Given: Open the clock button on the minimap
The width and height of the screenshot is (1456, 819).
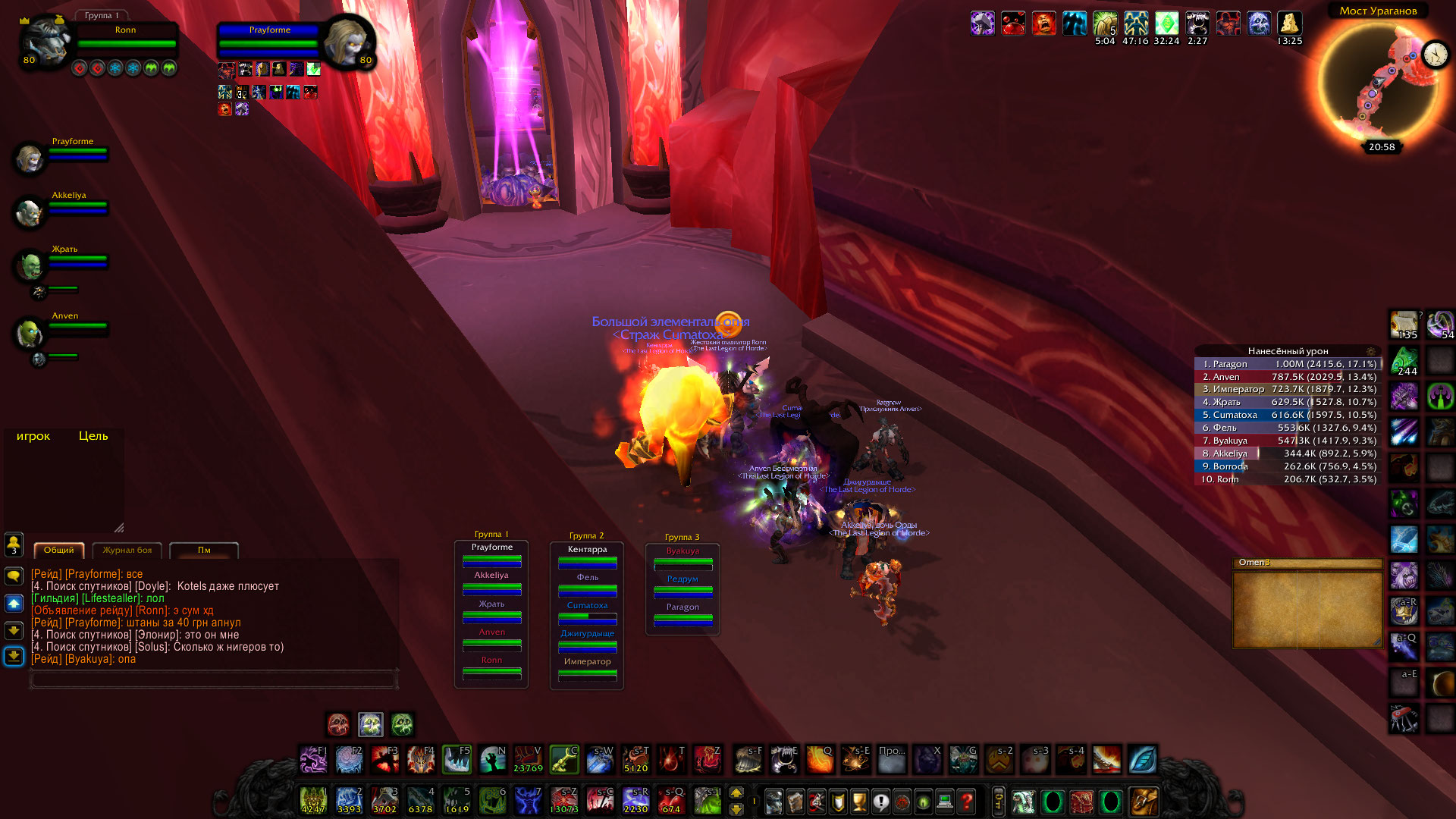Looking at the screenshot, I should tap(1436, 54).
